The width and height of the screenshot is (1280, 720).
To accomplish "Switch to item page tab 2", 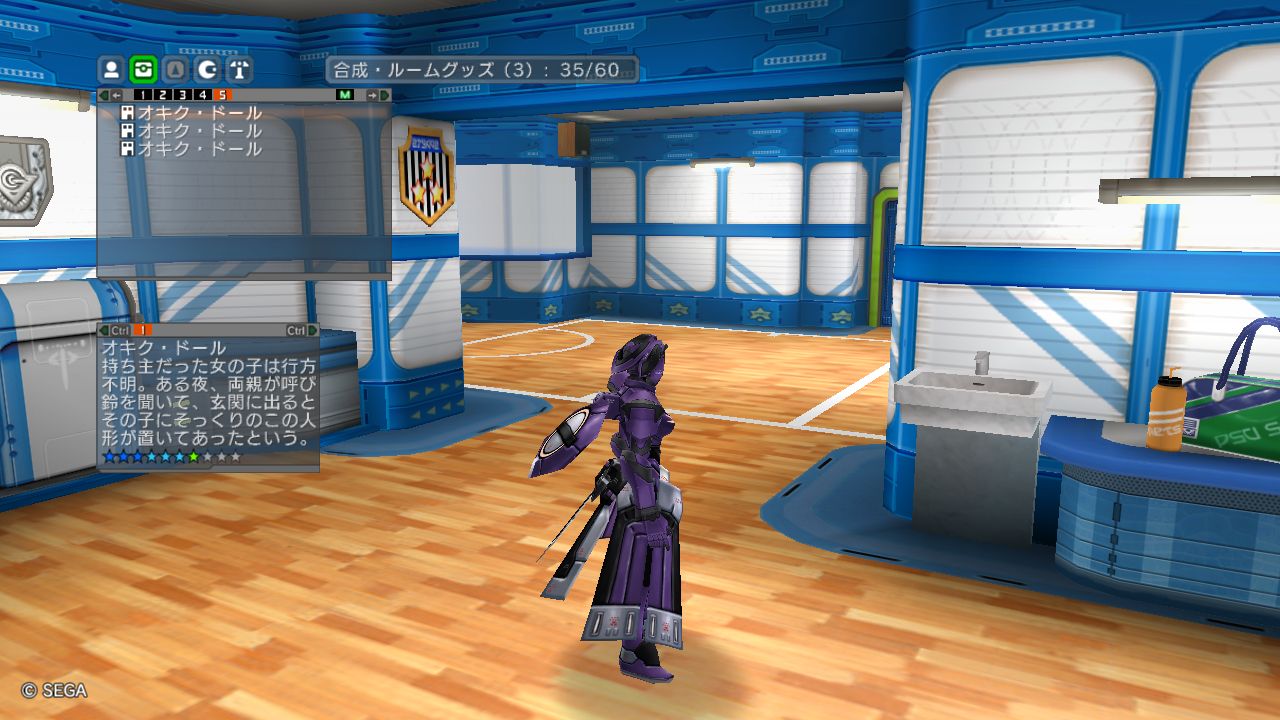I will tap(162, 95).
